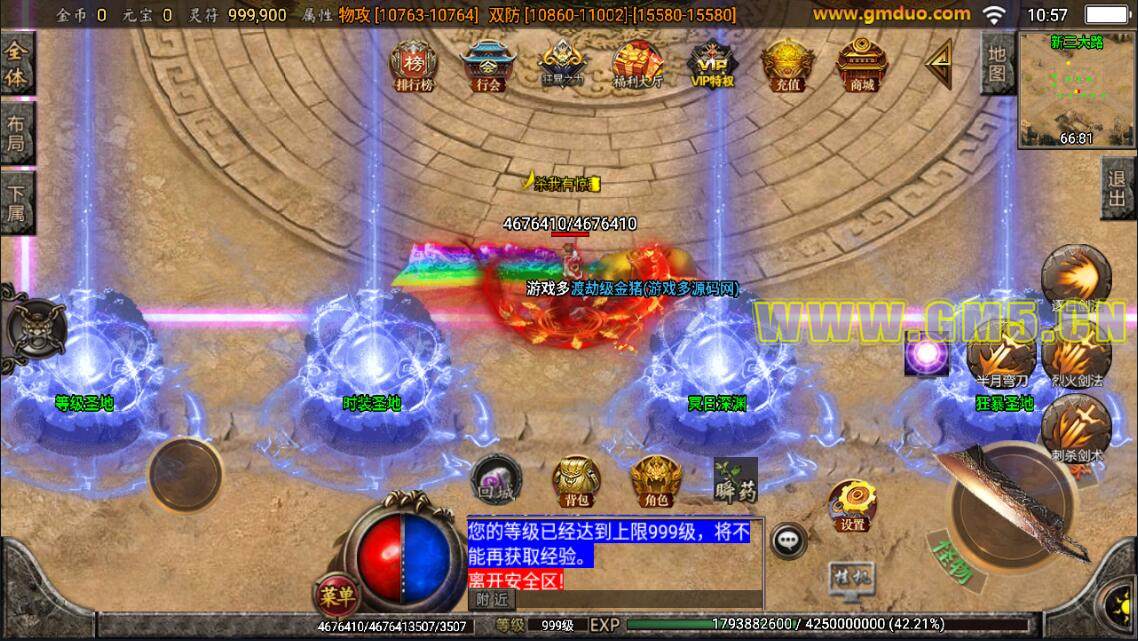The image size is (1138, 641).
Task: Open the 背包 backpack
Action: [572, 481]
